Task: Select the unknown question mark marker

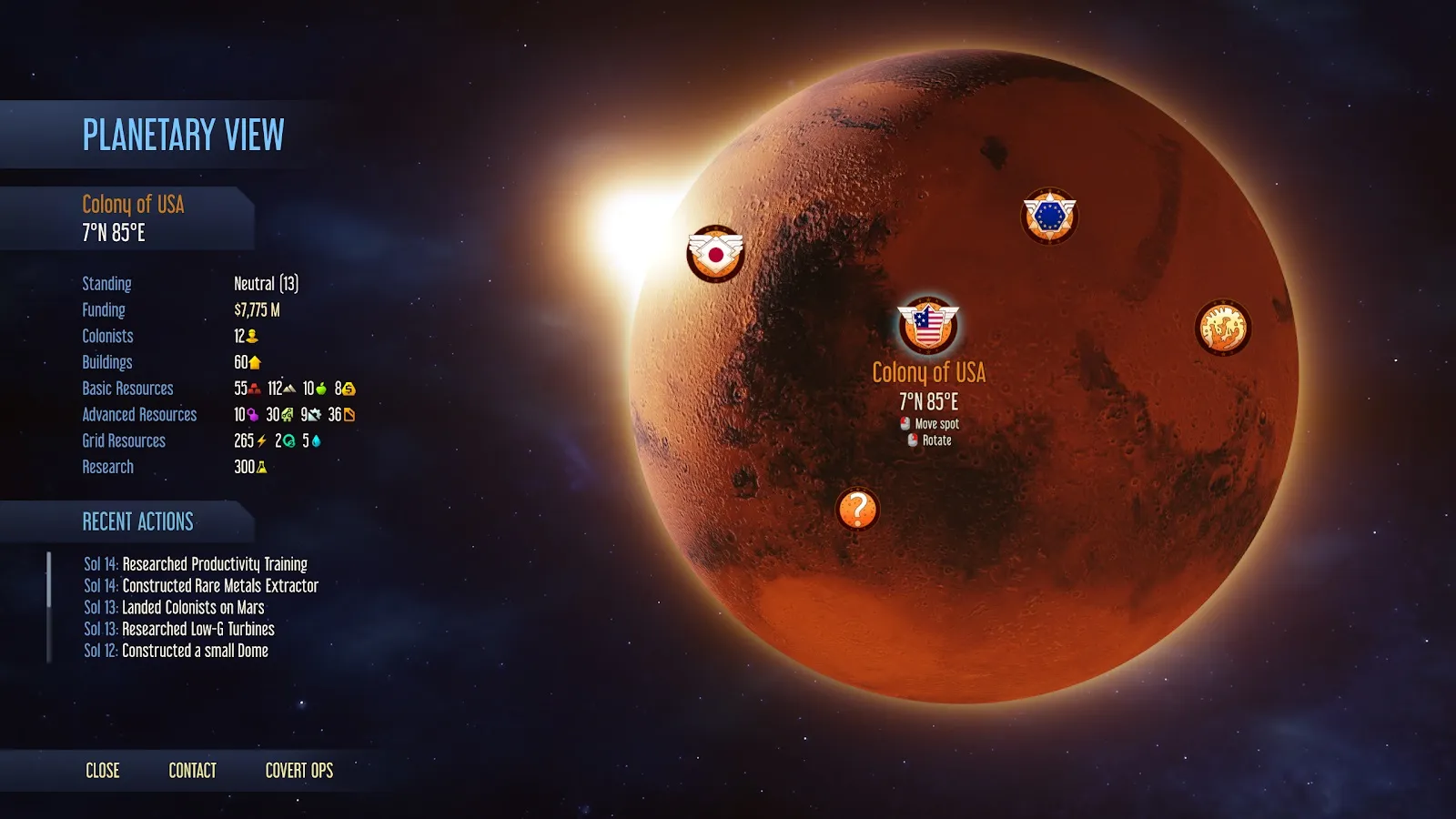Action: [856, 509]
